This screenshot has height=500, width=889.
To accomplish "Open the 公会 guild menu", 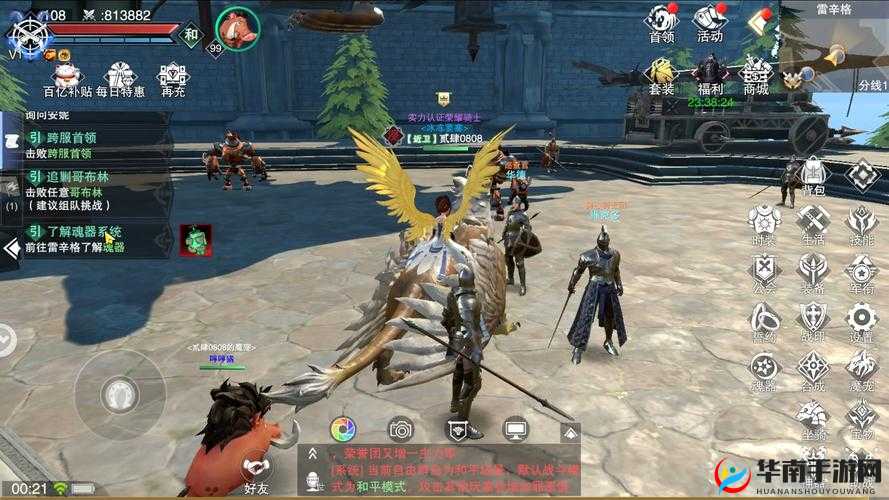I will pyautogui.click(x=765, y=273).
